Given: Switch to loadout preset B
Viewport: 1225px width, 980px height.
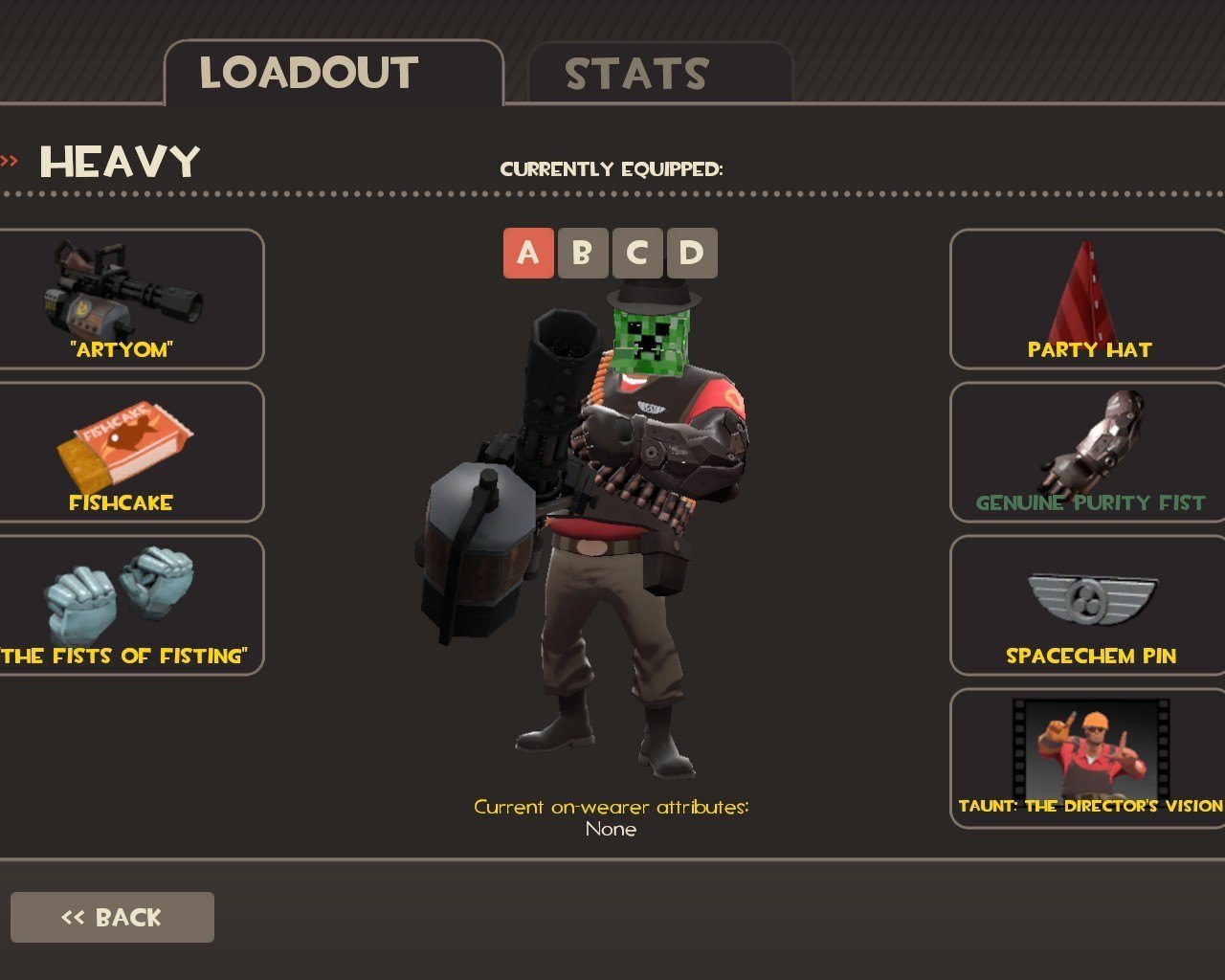Looking at the screenshot, I should coord(582,254).
